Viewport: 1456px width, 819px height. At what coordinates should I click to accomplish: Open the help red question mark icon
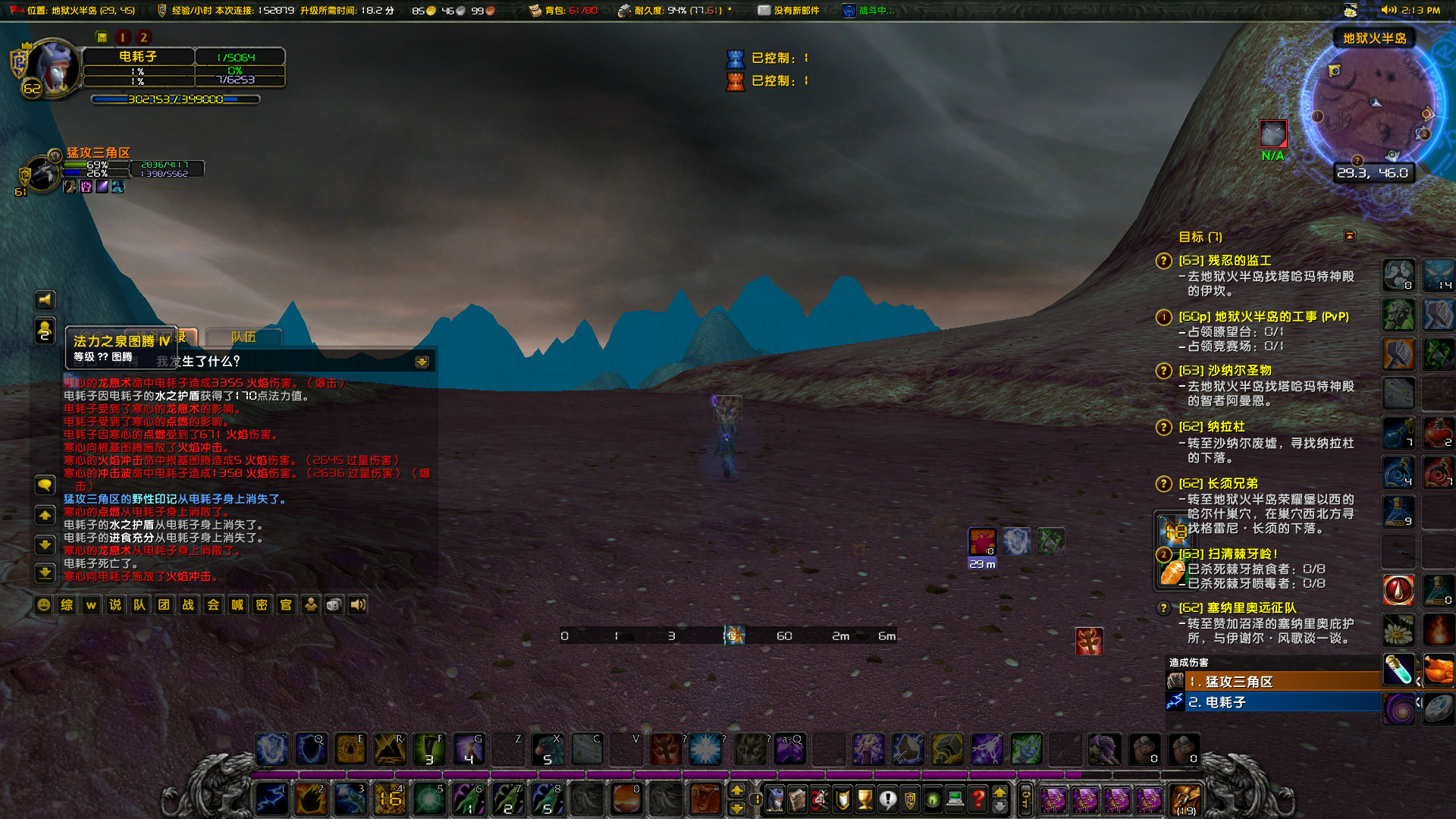[x=978, y=800]
